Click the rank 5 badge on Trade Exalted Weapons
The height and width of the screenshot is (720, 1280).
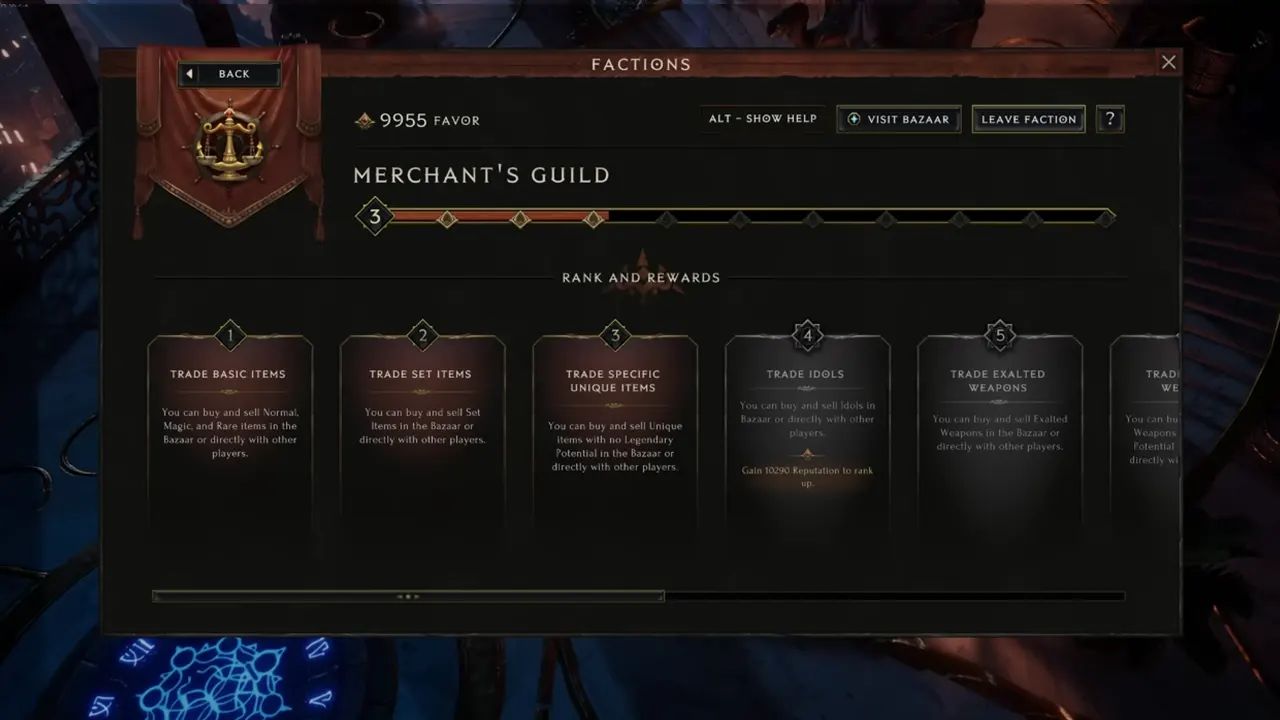point(999,335)
